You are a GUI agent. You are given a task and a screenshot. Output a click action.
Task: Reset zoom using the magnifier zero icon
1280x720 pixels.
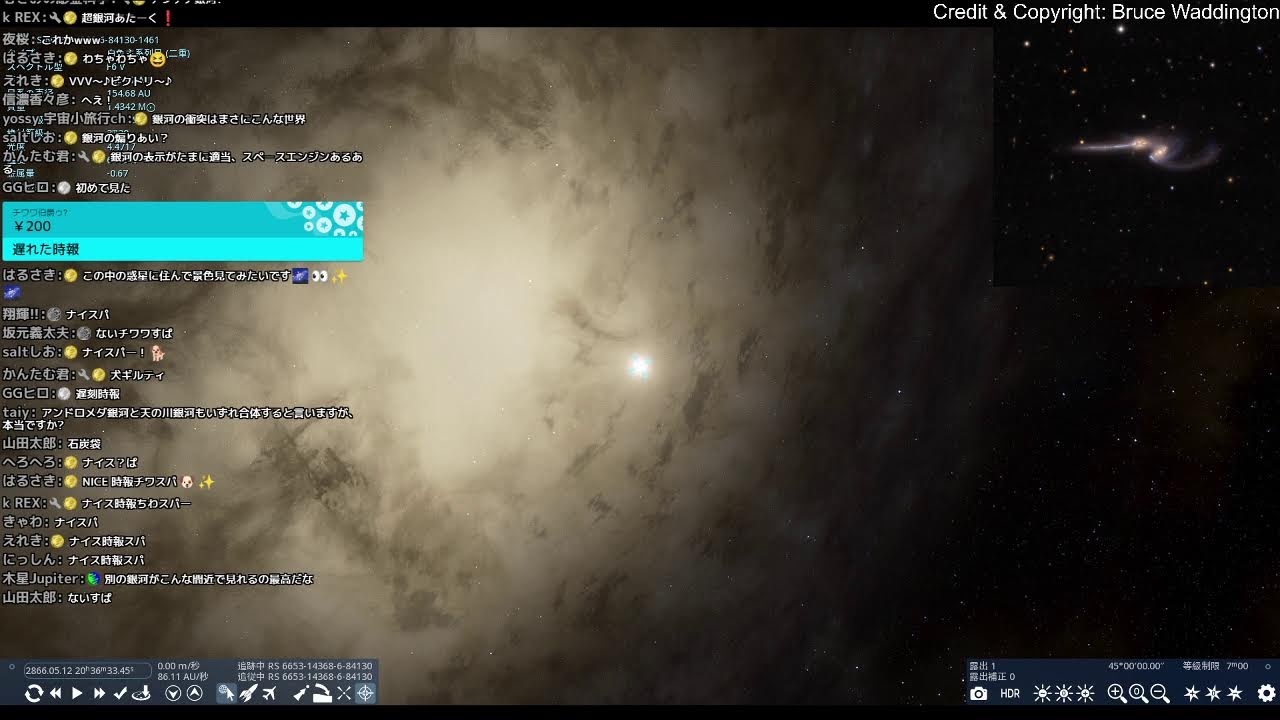1138,693
